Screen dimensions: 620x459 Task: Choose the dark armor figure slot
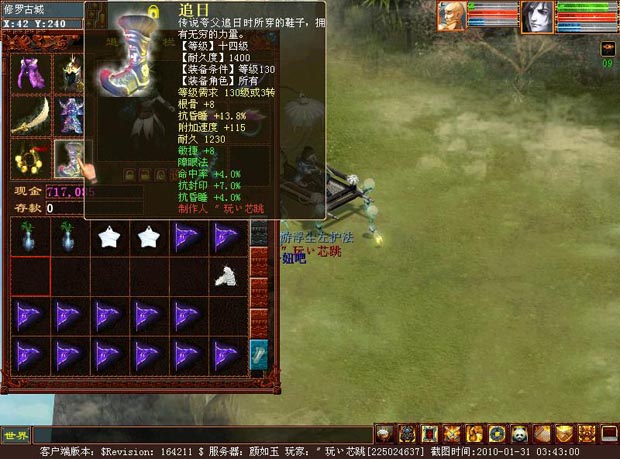tap(70, 115)
